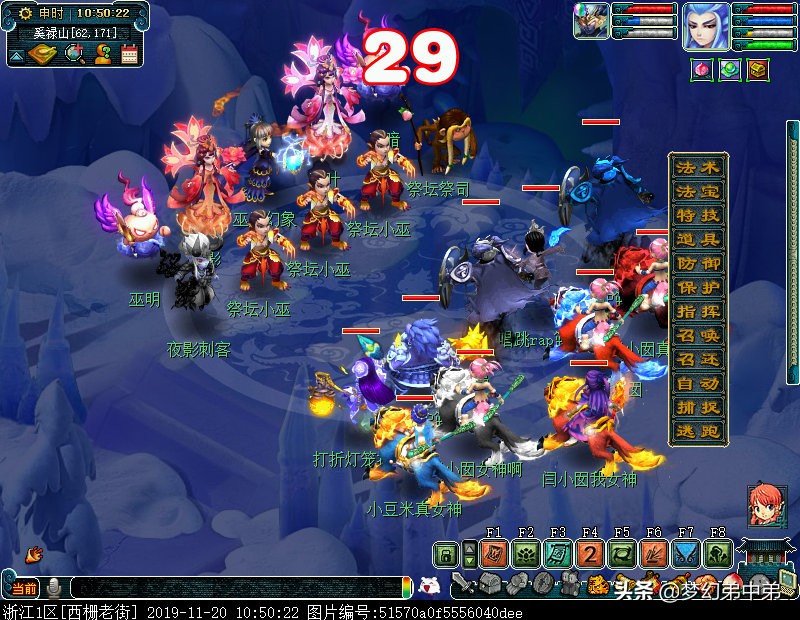
Task: Open the treasure chest icon below portrait
Action: 758,71
